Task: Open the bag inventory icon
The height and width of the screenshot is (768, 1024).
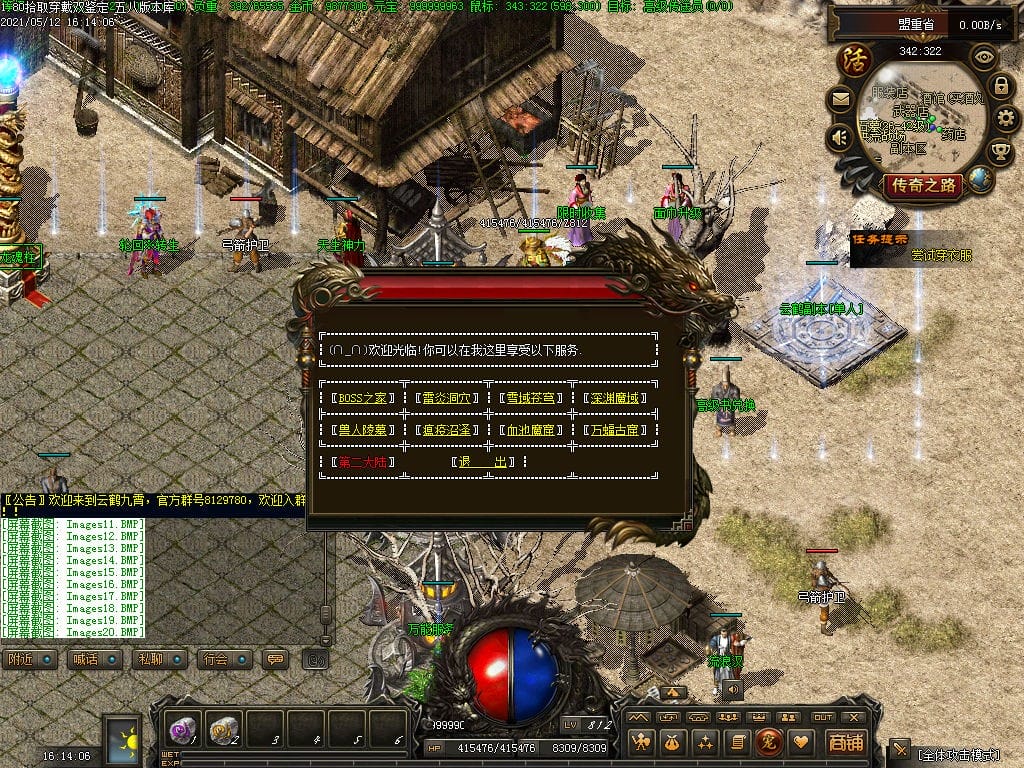Action: point(674,742)
